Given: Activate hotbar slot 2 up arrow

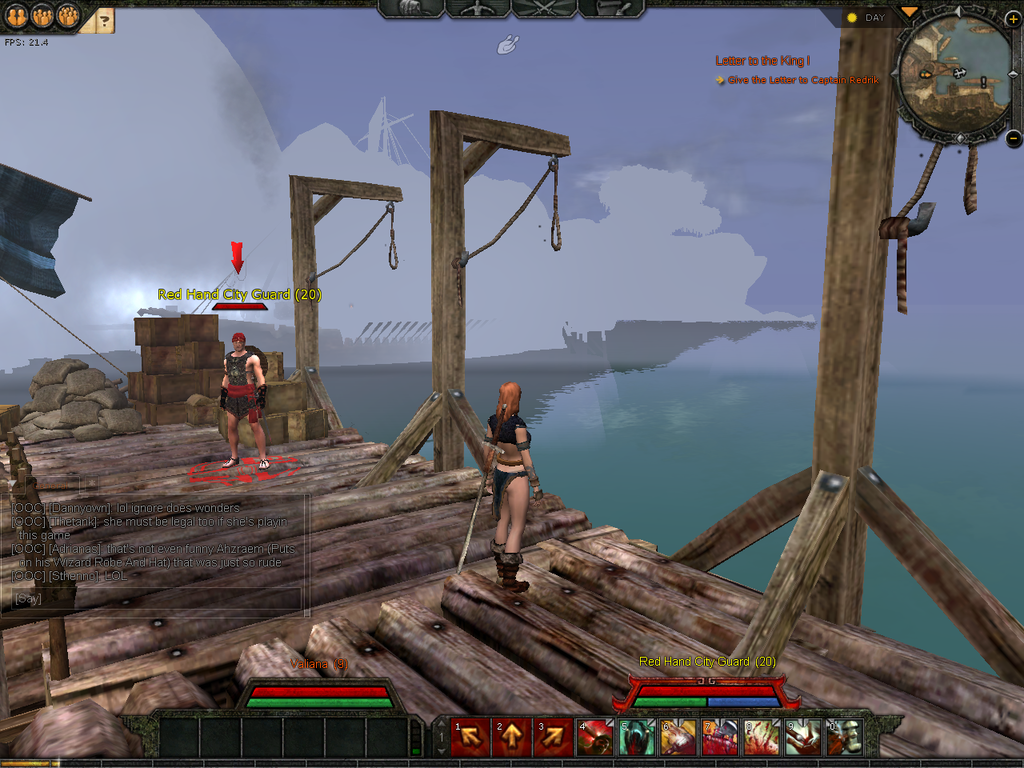Looking at the screenshot, I should point(511,738).
